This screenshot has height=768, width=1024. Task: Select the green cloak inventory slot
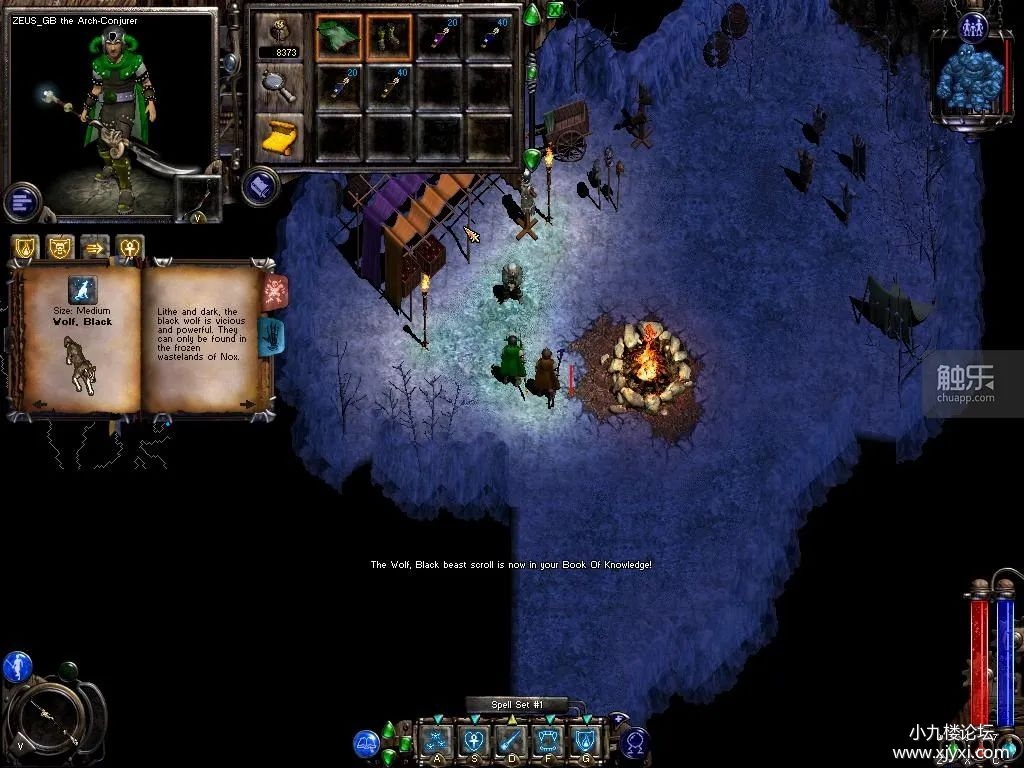pos(339,36)
